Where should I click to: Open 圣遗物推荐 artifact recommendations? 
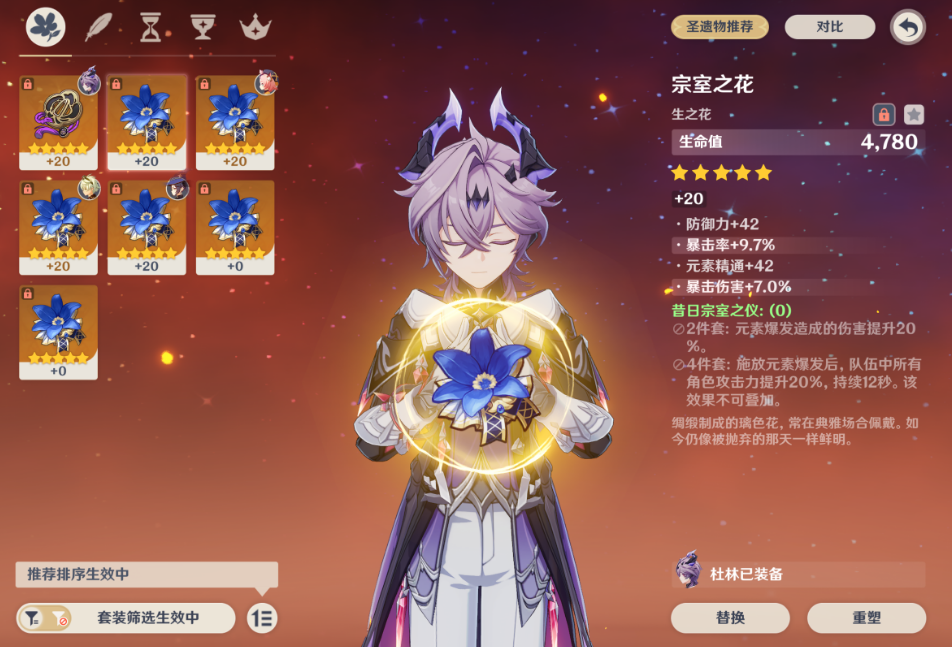[x=719, y=27]
